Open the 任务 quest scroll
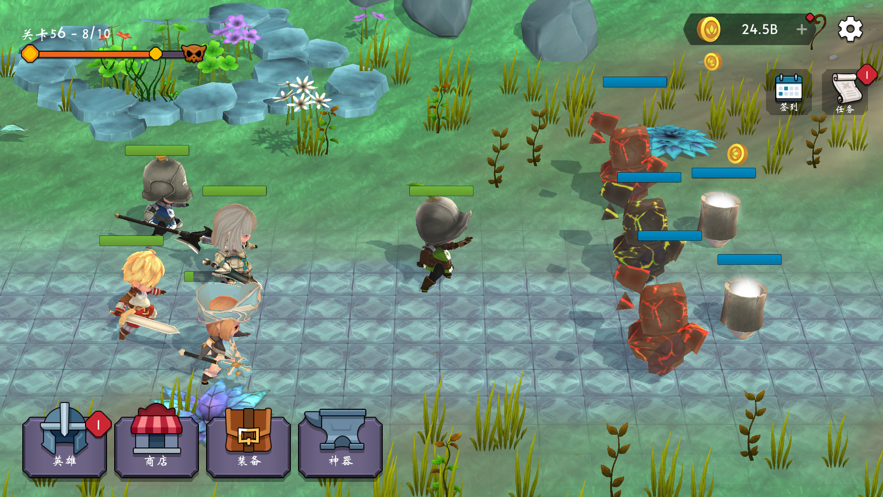This screenshot has height=497, width=883. point(845,93)
